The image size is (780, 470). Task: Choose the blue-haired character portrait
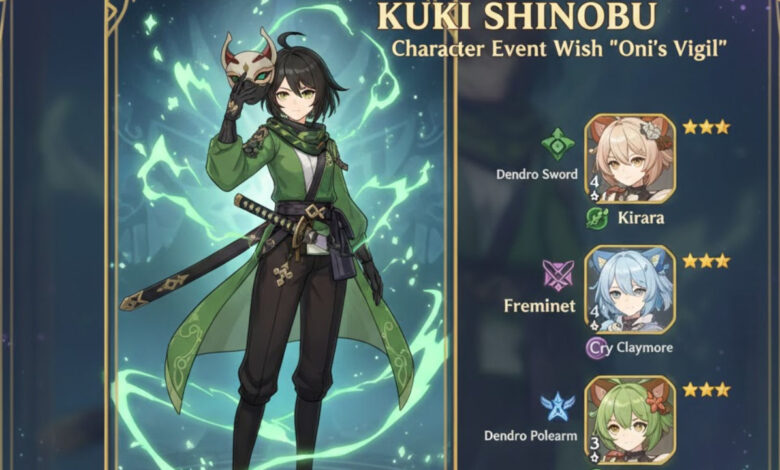[629, 290]
